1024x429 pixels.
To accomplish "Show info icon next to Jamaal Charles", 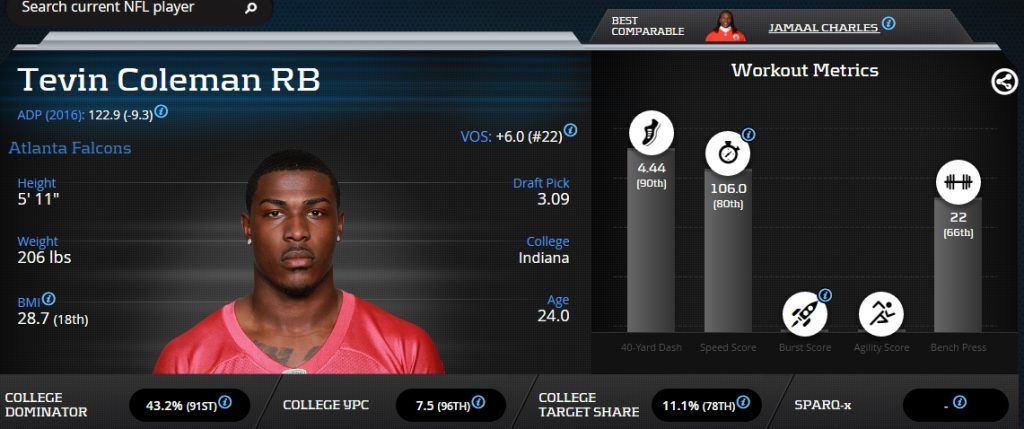I will click(x=888, y=24).
